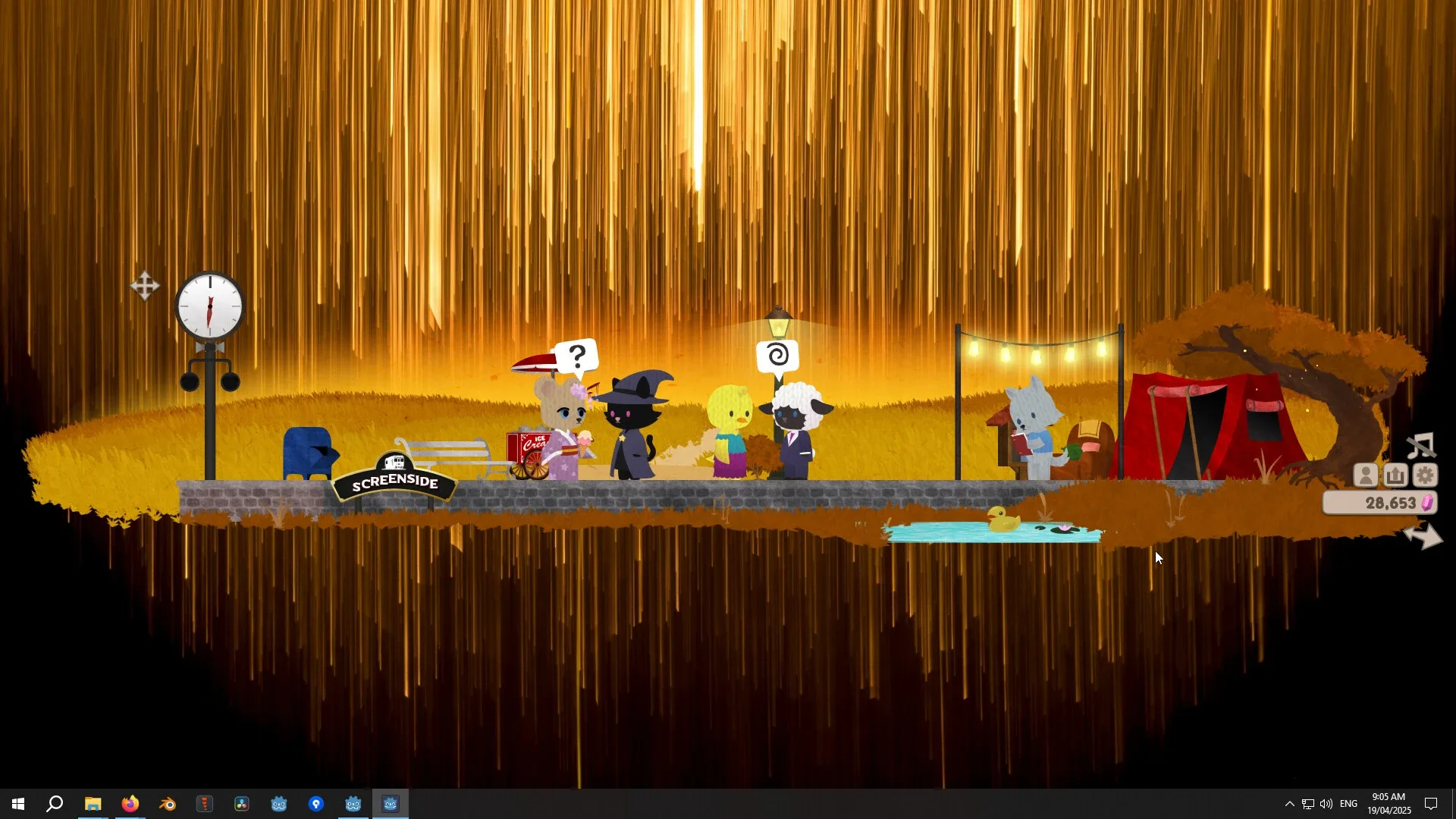Open Blender from the taskbar
Viewport: 1456px width, 819px height.
point(167,804)
